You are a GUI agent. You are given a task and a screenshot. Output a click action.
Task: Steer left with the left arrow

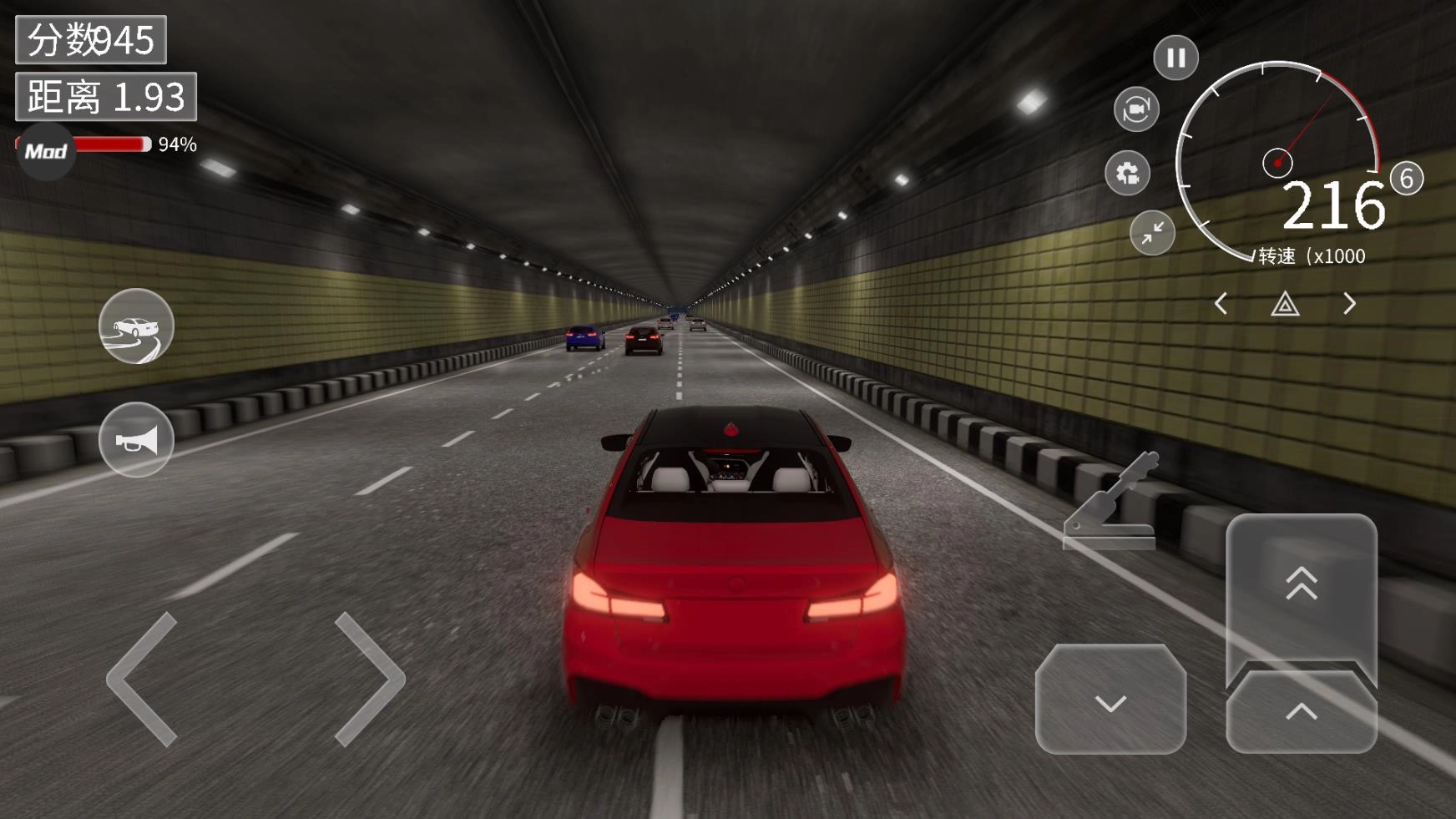(144, 679)
